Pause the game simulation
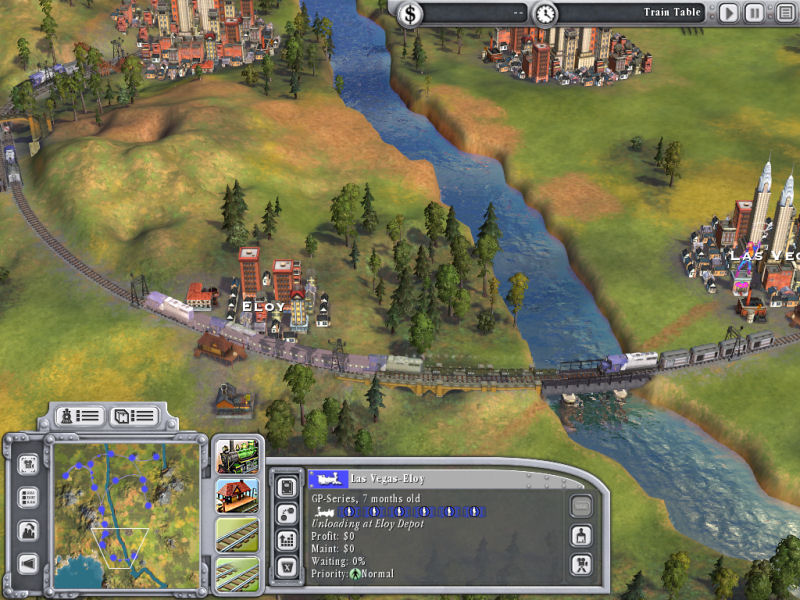The width and height of the screenshot is (800, 600). pos(754,14)
